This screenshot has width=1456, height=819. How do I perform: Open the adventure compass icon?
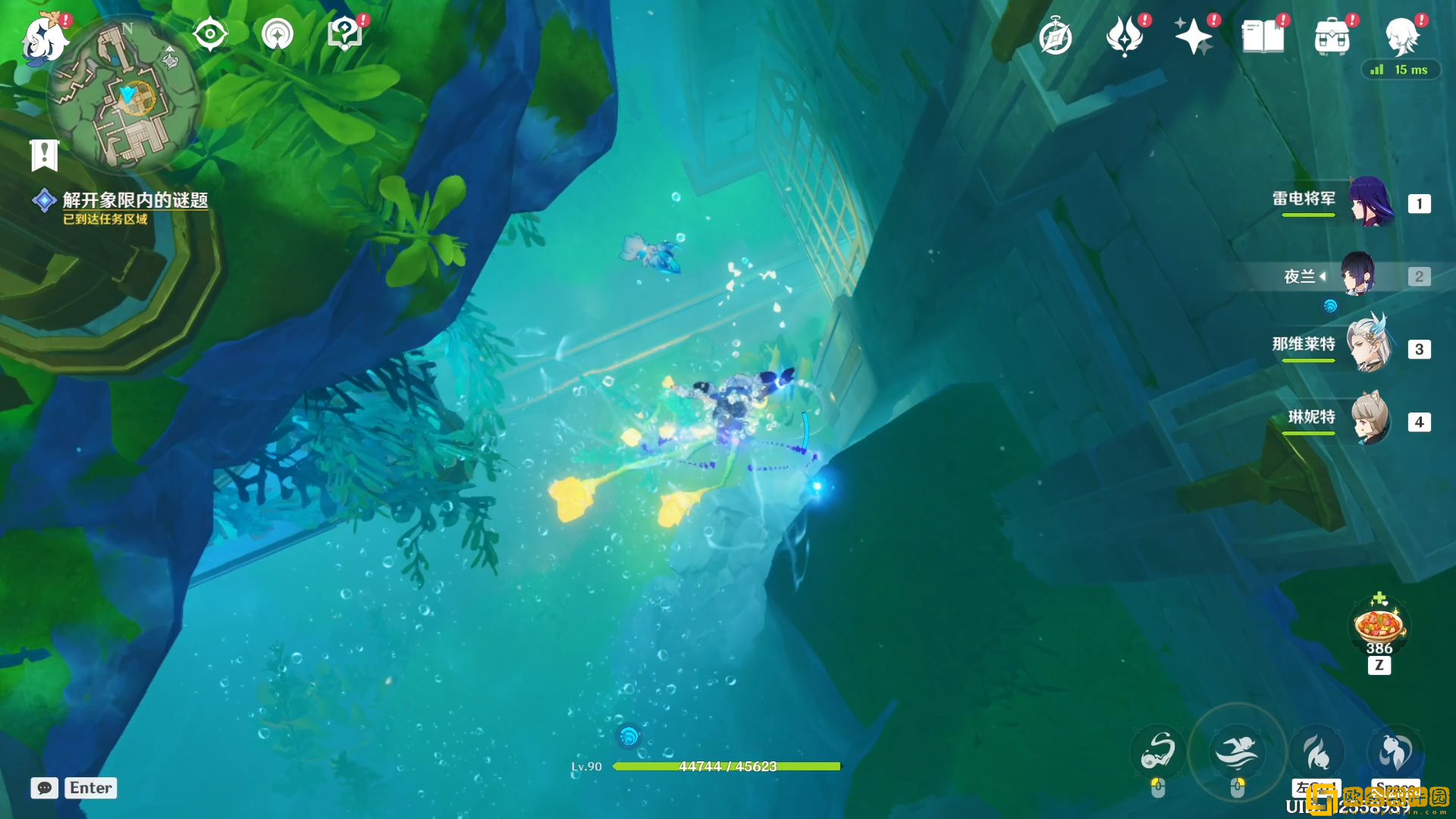[x=1056, y=37]
